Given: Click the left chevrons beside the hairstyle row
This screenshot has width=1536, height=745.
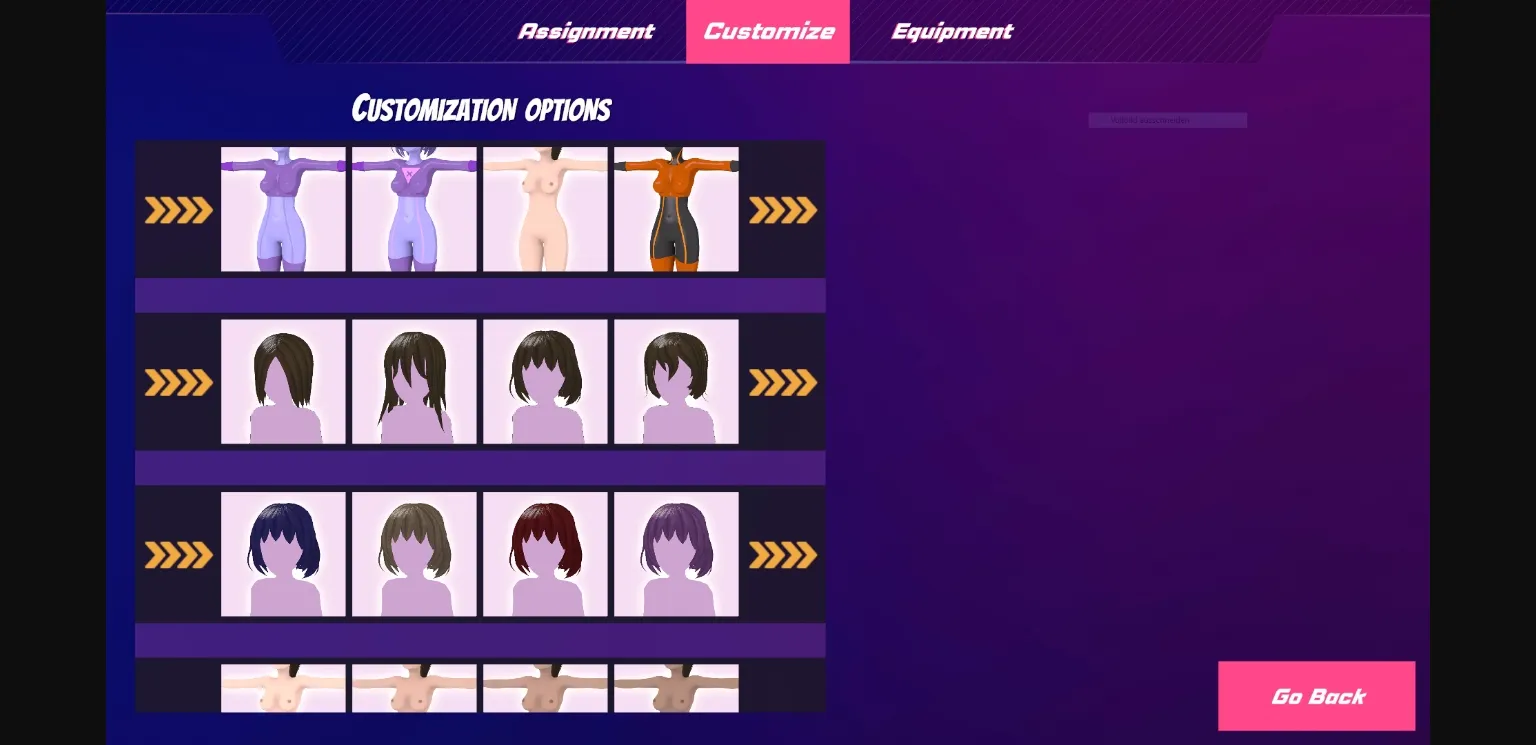Looking at the screenshot, I should point(179,382).
